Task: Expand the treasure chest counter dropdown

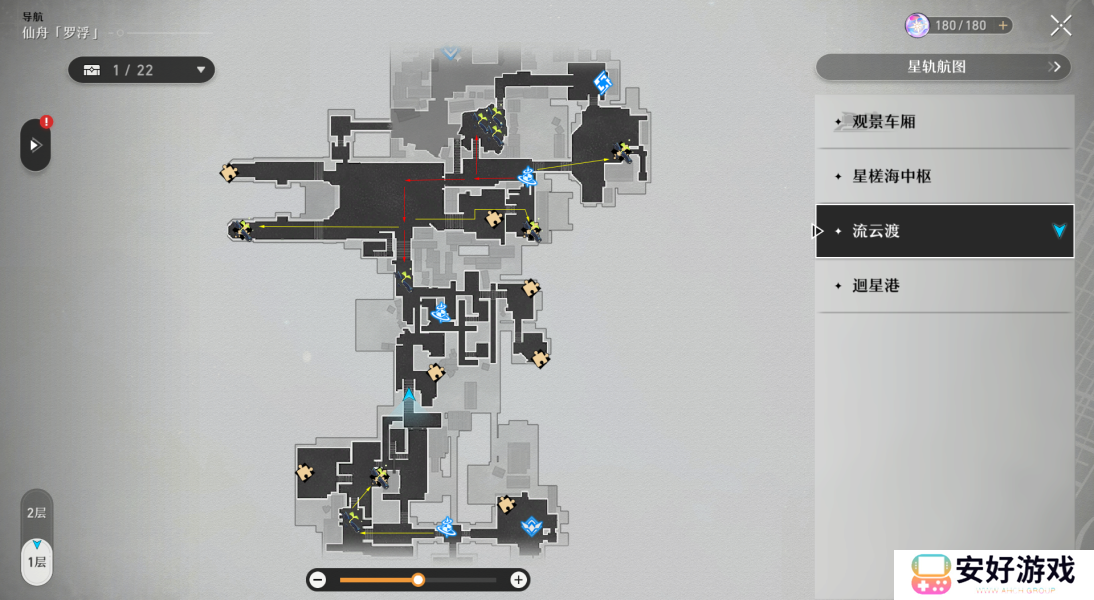Action: pyautogui.click(x=201, y=70)
